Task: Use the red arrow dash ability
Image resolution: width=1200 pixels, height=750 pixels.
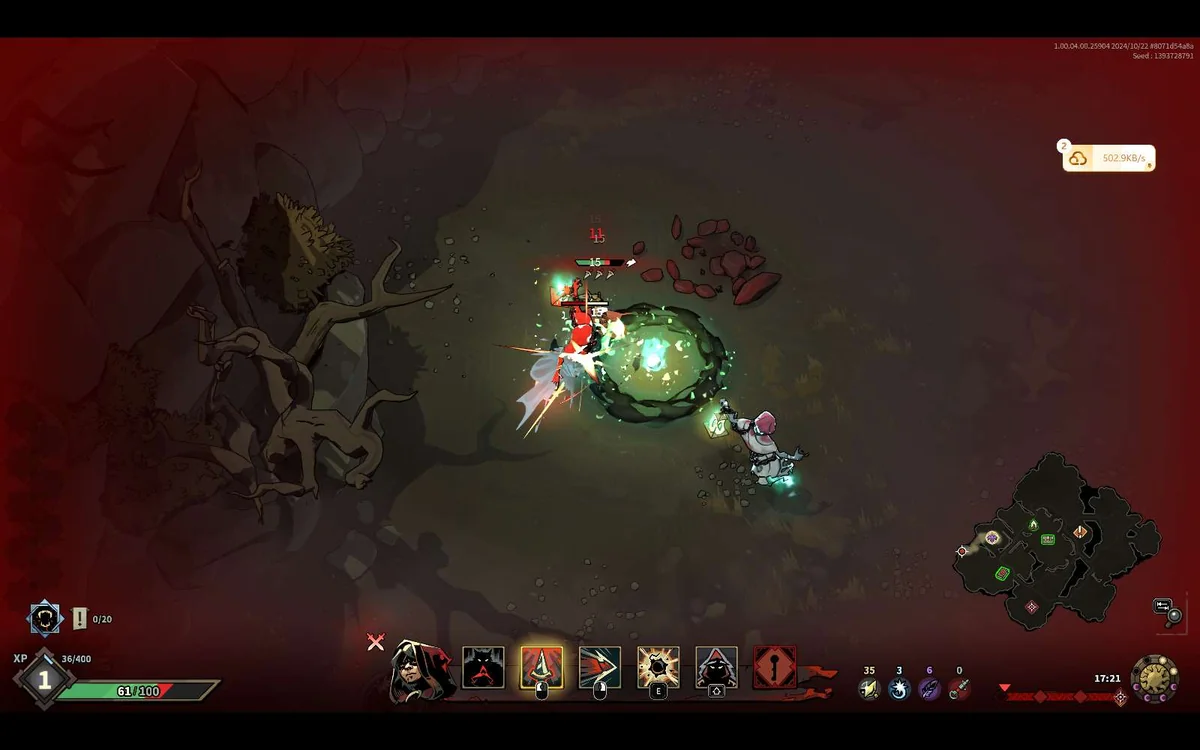Action: (x=600, y=668)
